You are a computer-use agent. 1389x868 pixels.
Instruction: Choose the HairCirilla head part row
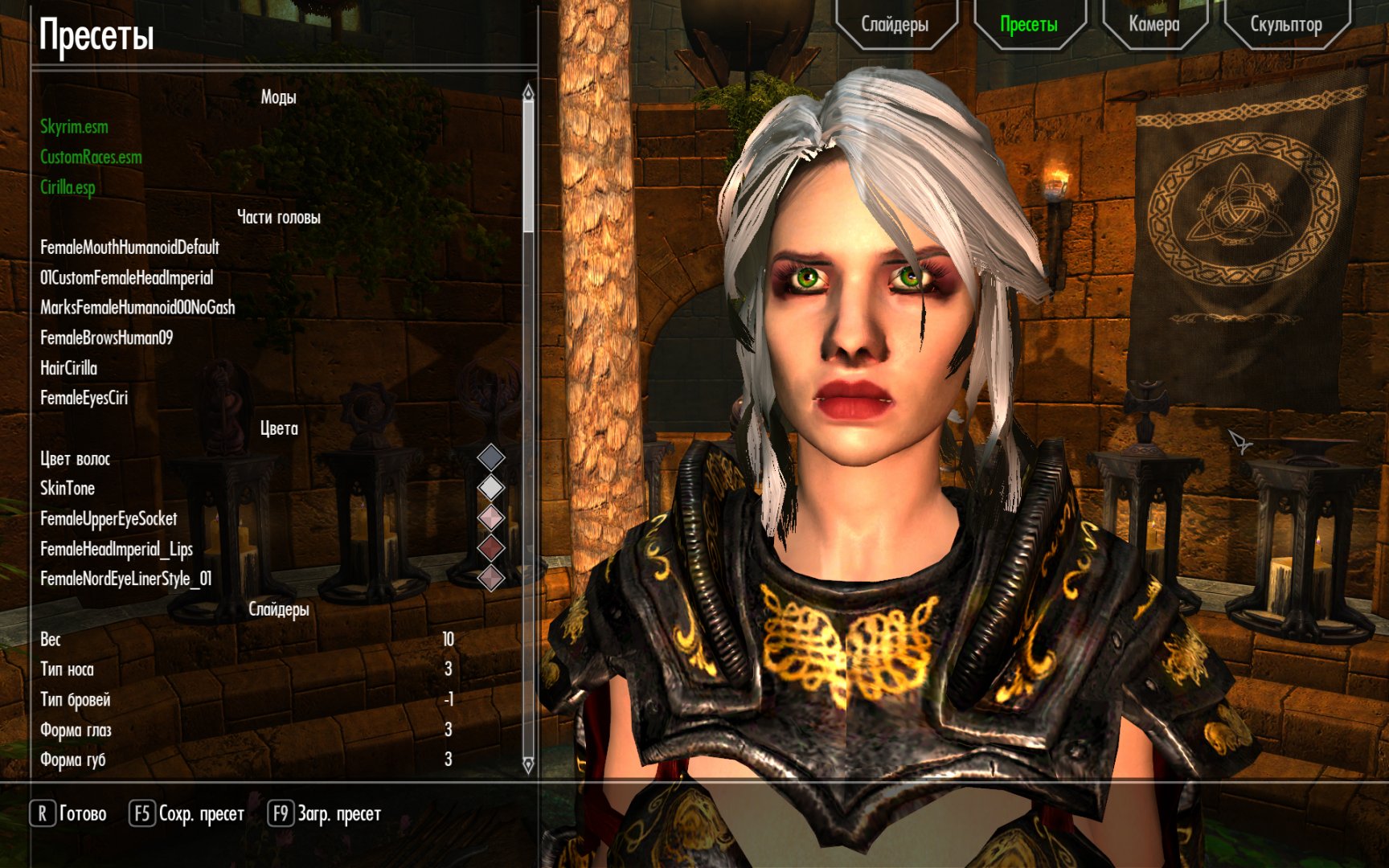click(x=68, y=368)
